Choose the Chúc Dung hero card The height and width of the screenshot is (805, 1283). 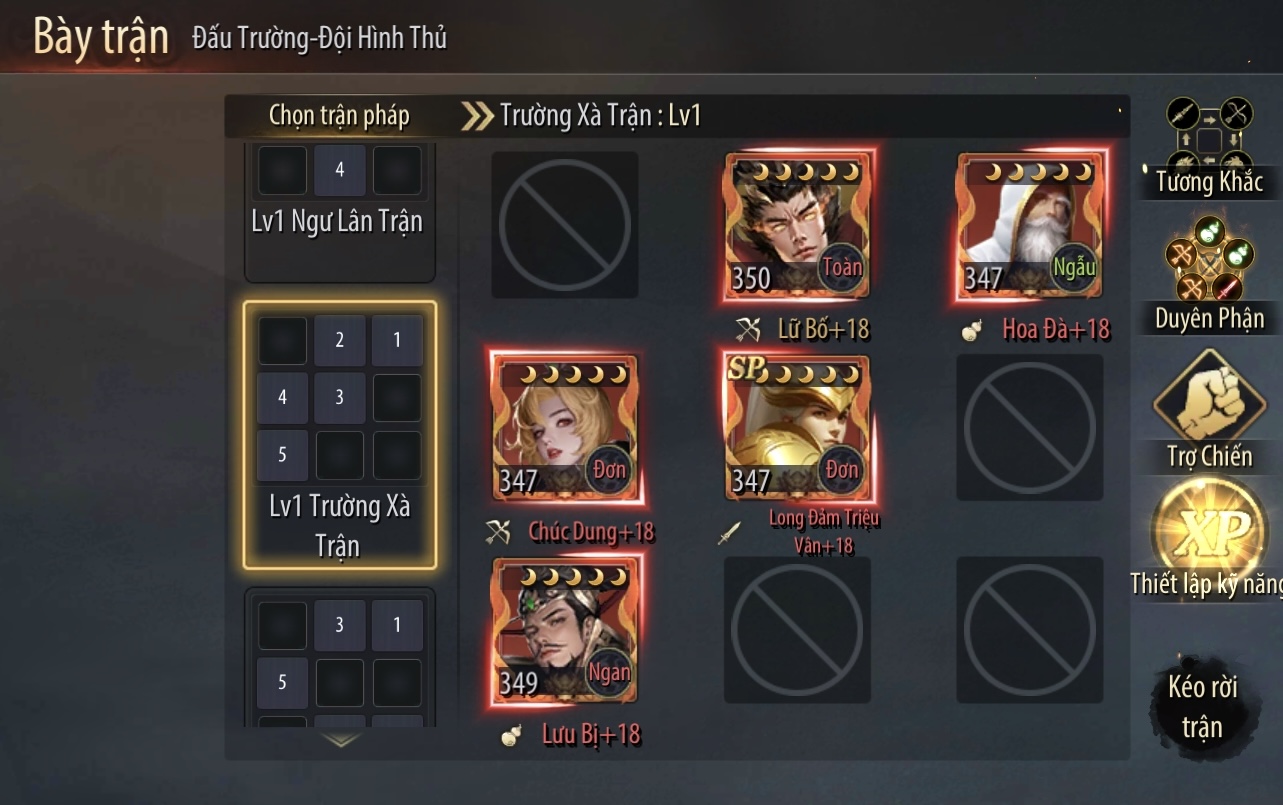[x=565, y=428]
